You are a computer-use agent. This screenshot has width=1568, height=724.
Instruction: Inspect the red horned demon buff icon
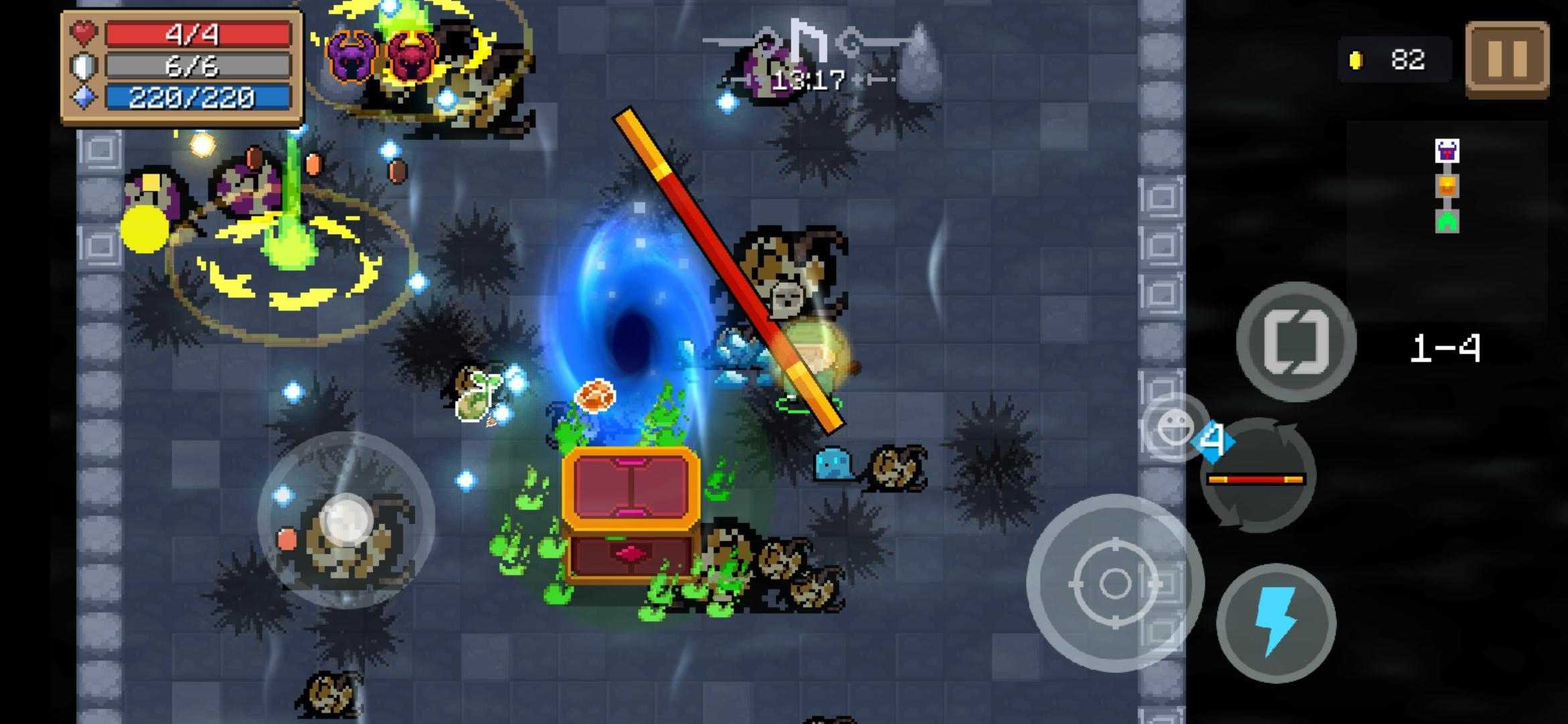point(410,56)
